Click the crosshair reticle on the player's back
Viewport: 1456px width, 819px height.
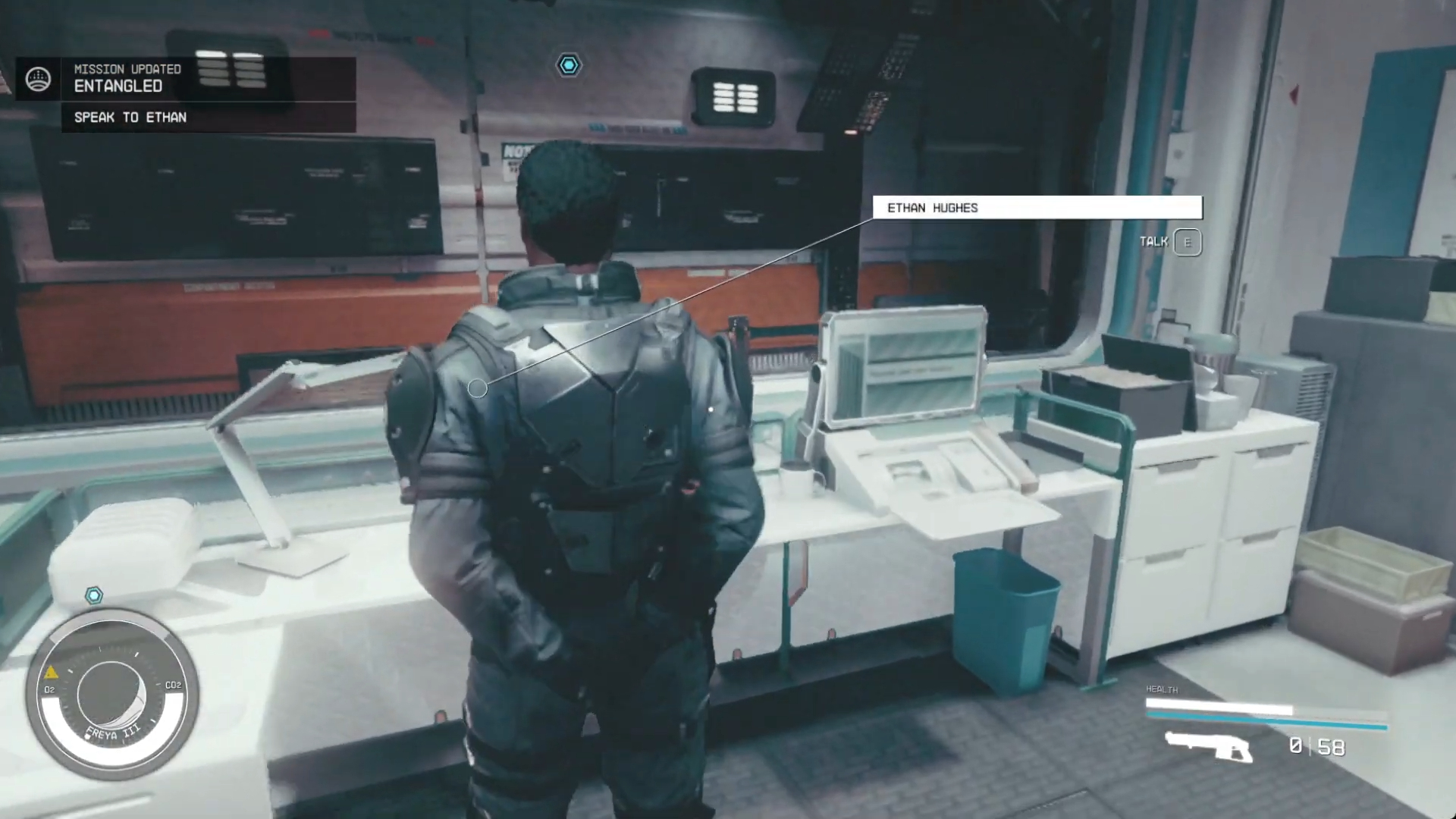(x=478, y=388)
